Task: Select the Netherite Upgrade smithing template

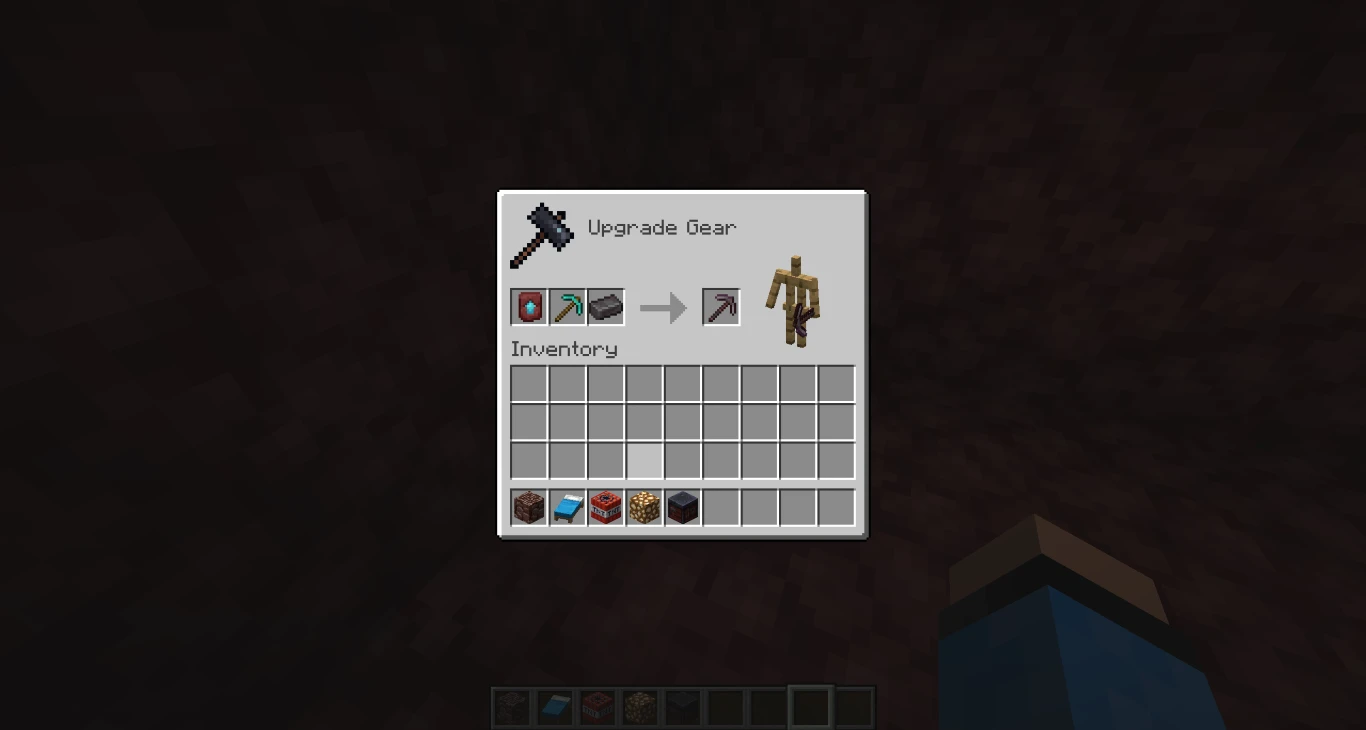Action: click(x=529, y=307)
